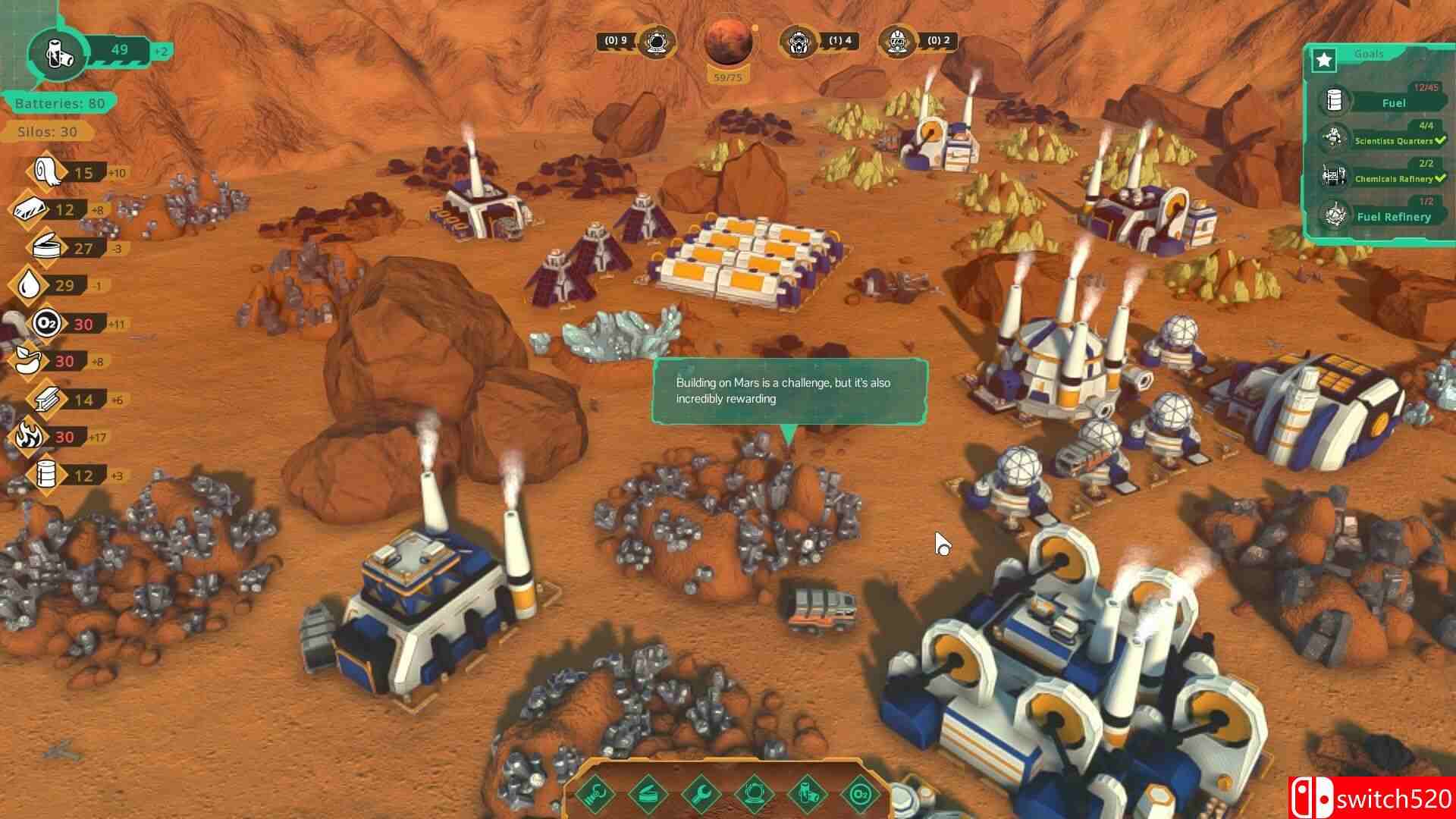Select the colonist icon showing (0) 2
Image resolution: width=1456 pixels, height=819 pixels.
[x=898, y=42]
